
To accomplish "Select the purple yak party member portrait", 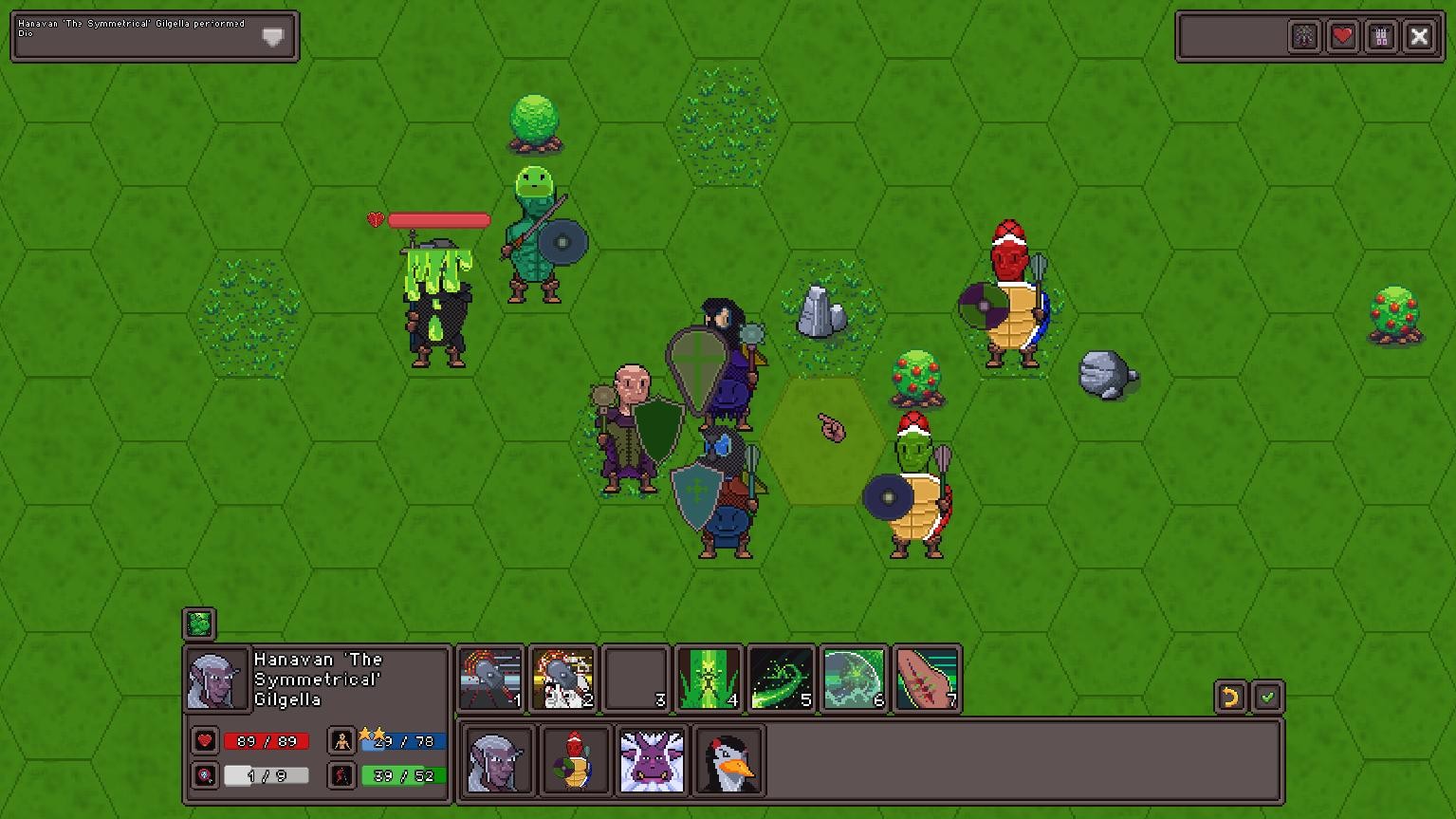I will 651,760.
